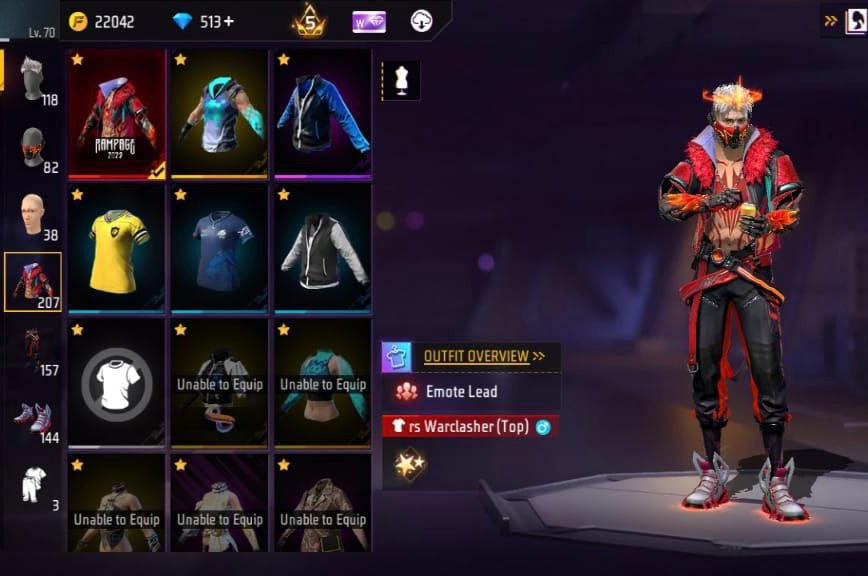Select the dark navy blue jersey

219,248
